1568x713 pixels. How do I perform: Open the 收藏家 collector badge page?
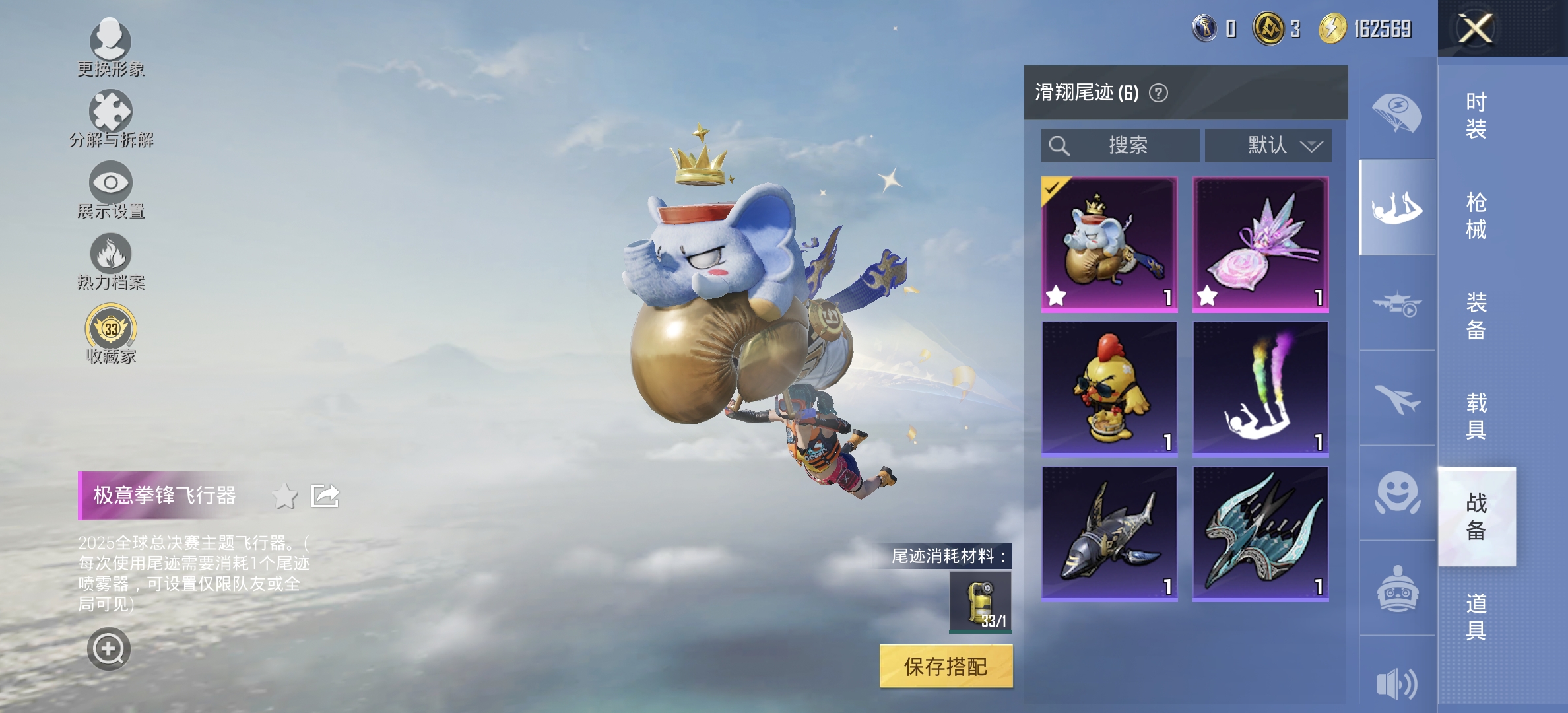click(112, 330)
